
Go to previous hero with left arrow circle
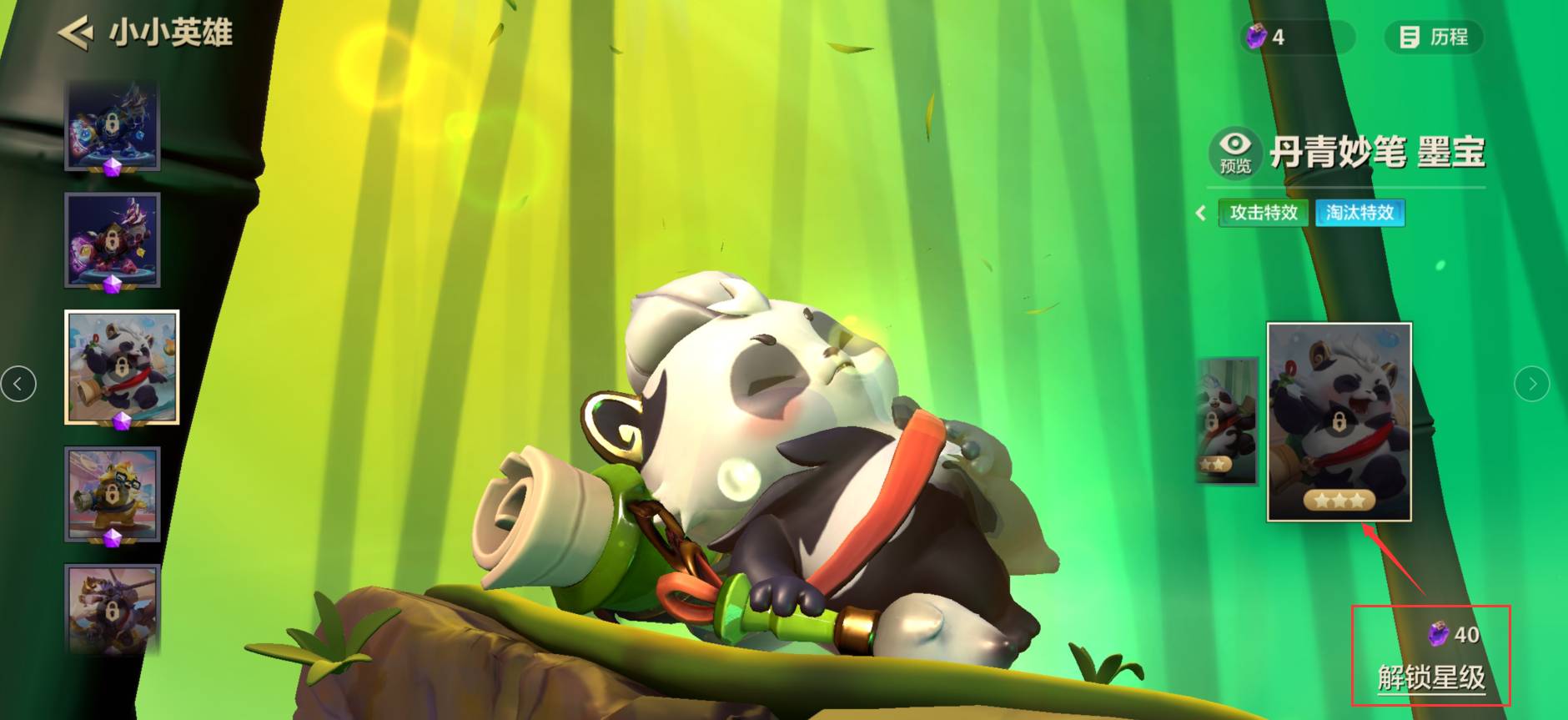pos(18,384)
